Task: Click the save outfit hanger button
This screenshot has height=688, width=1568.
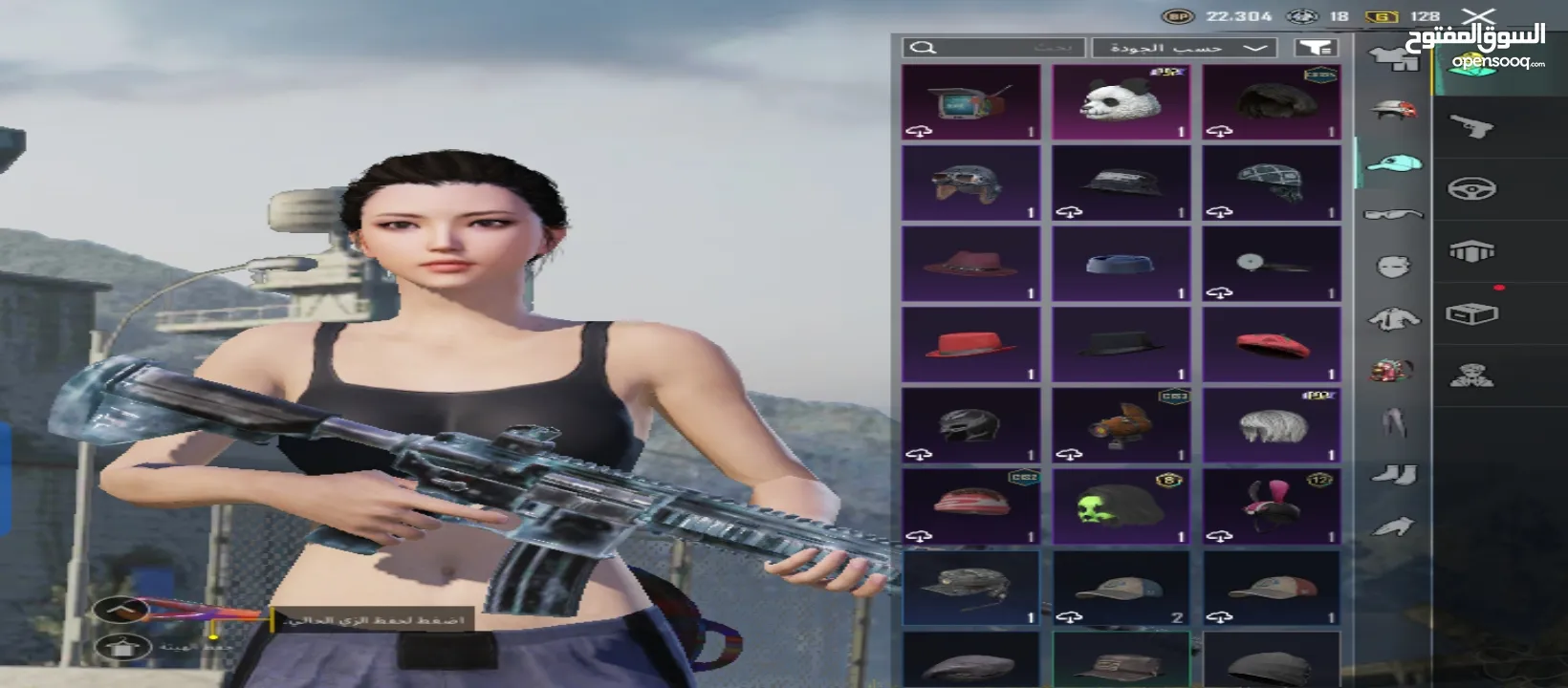Action: 122,609
